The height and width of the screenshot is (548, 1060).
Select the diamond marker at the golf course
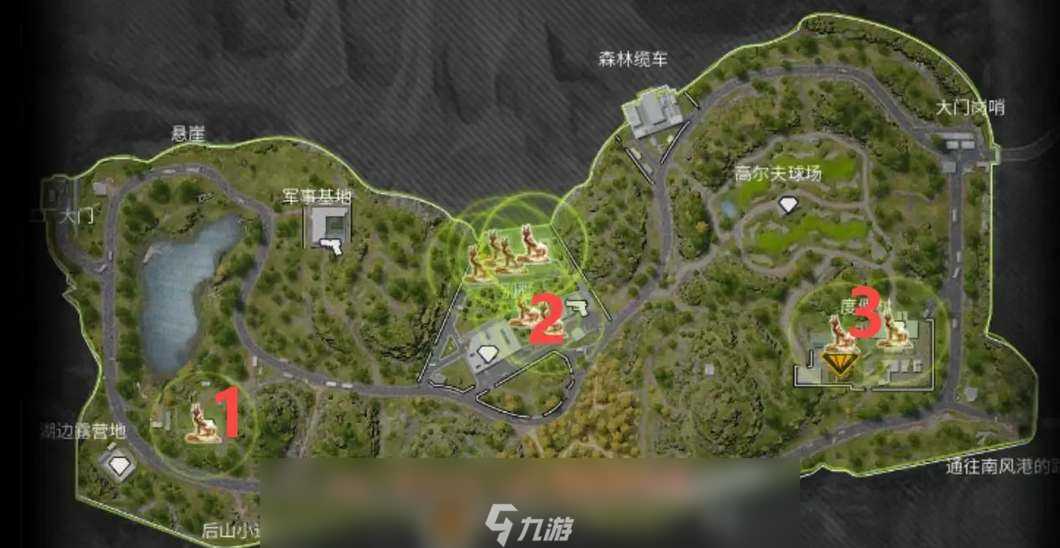point(788,205)
